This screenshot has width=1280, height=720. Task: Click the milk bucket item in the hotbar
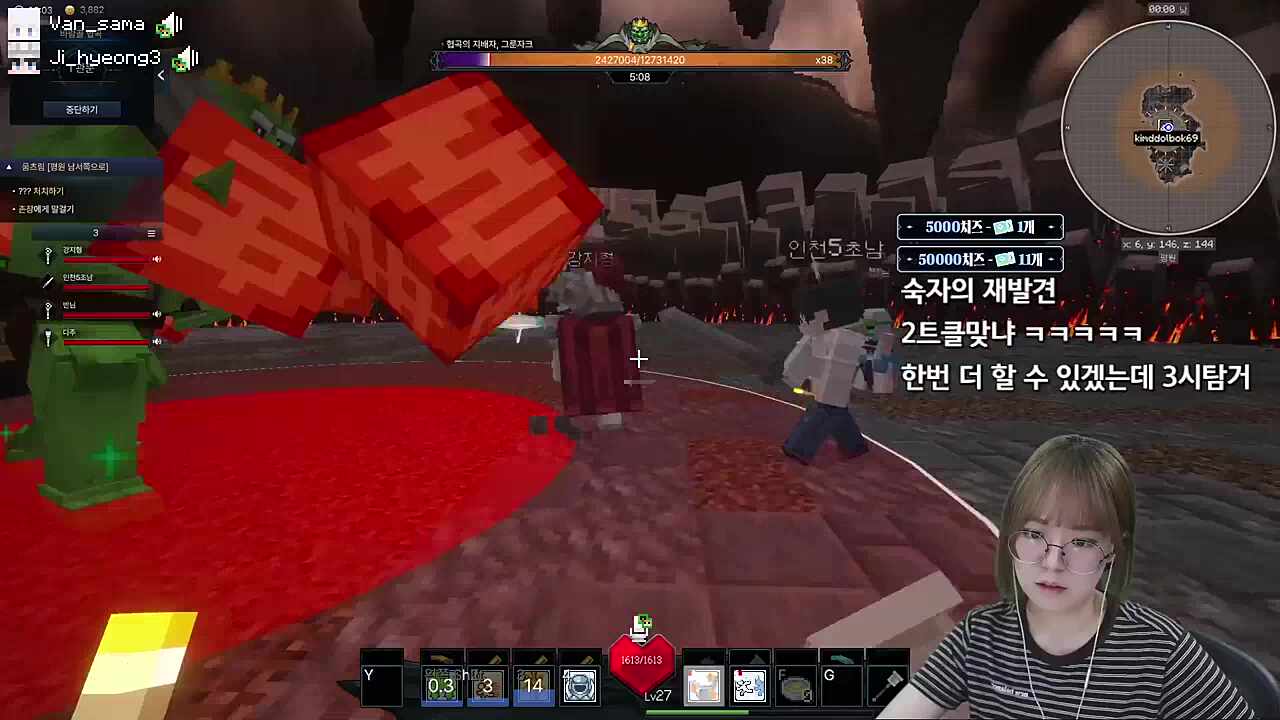703,686
